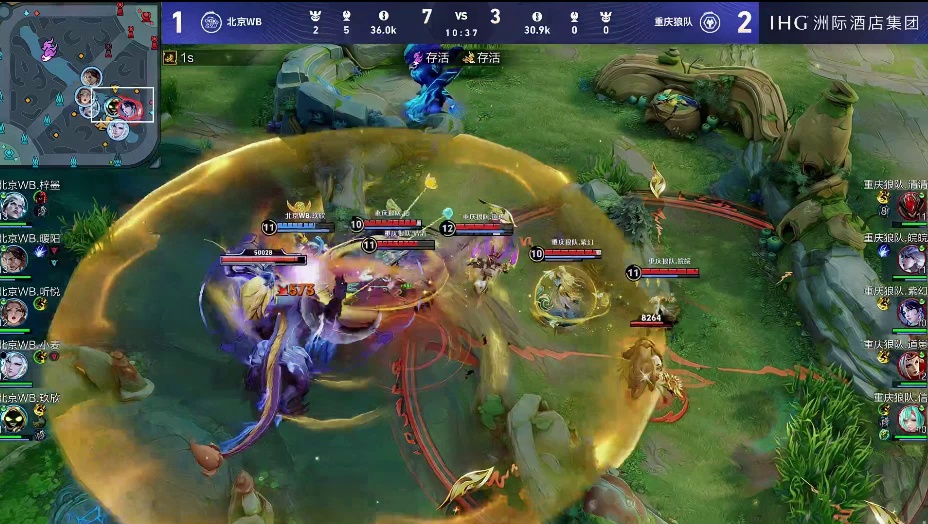Click the 重庆狼队 team logo
The height and width of the screenshot is (524, 928).
click(710, 22)
